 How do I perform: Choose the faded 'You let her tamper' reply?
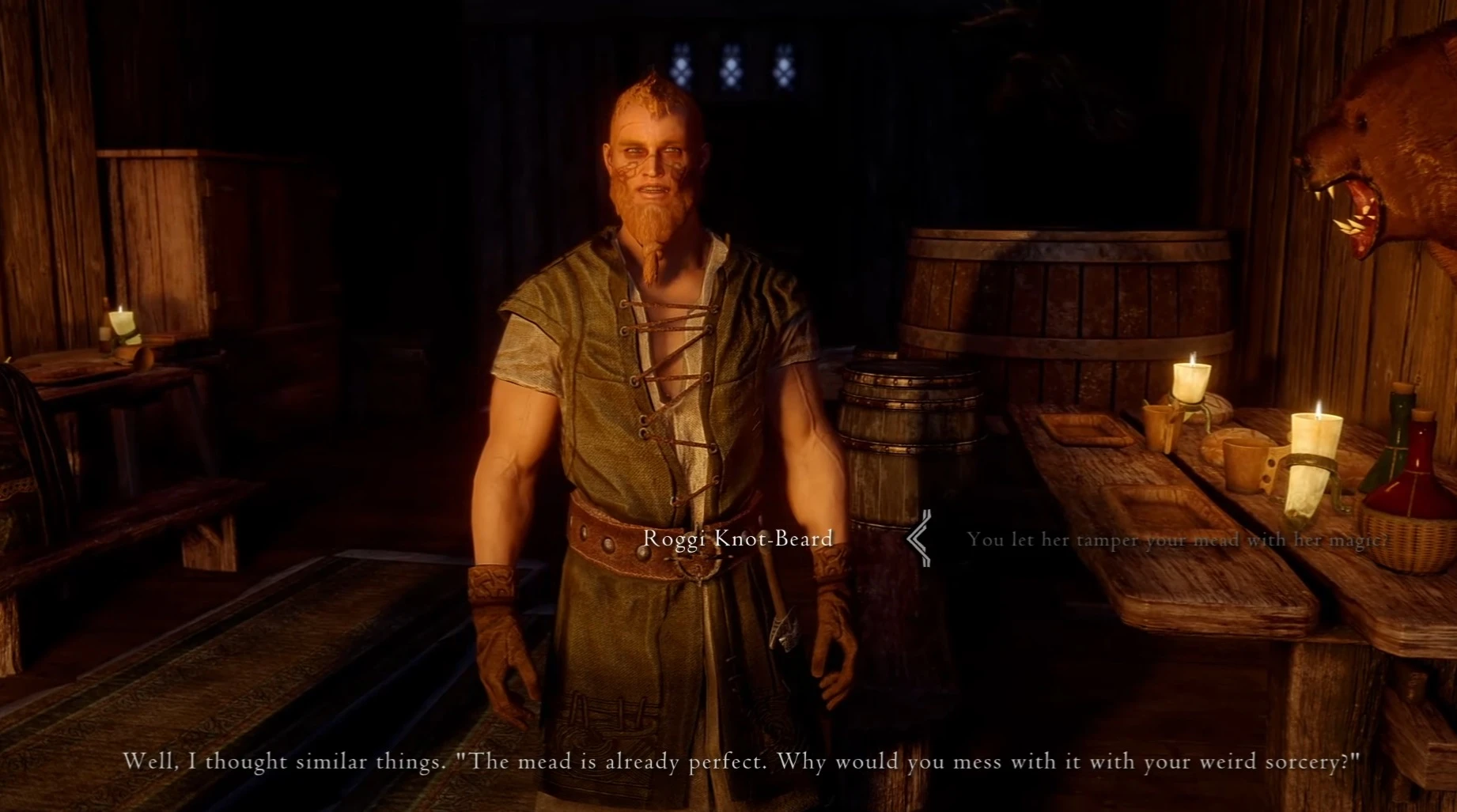coord(1176,540)
